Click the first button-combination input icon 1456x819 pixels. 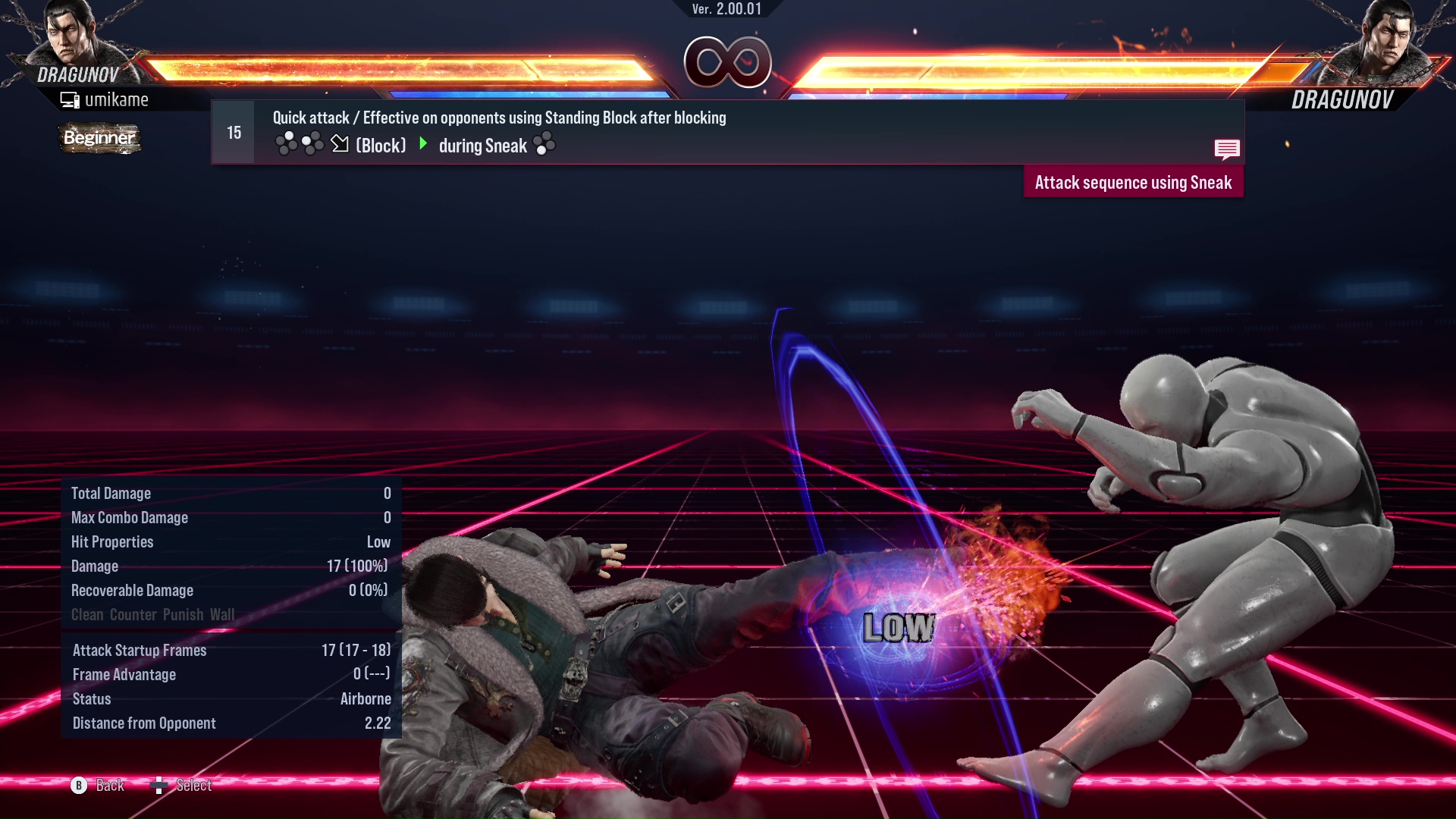click(287, 143)
